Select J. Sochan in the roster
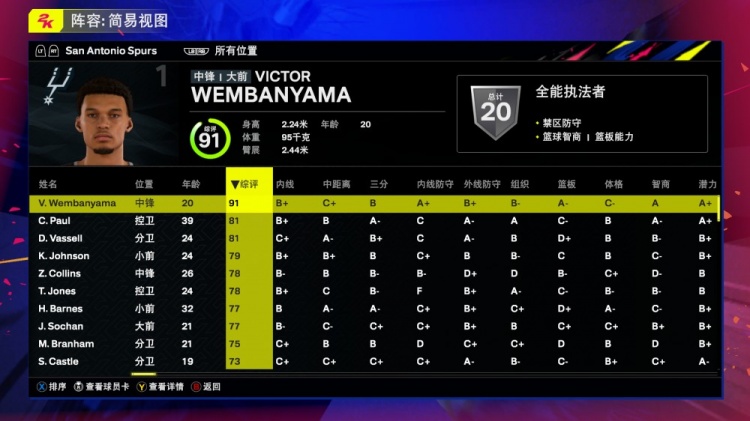This screenshot has width=750, height=421. pyautogui.click(x=62, y=326)
